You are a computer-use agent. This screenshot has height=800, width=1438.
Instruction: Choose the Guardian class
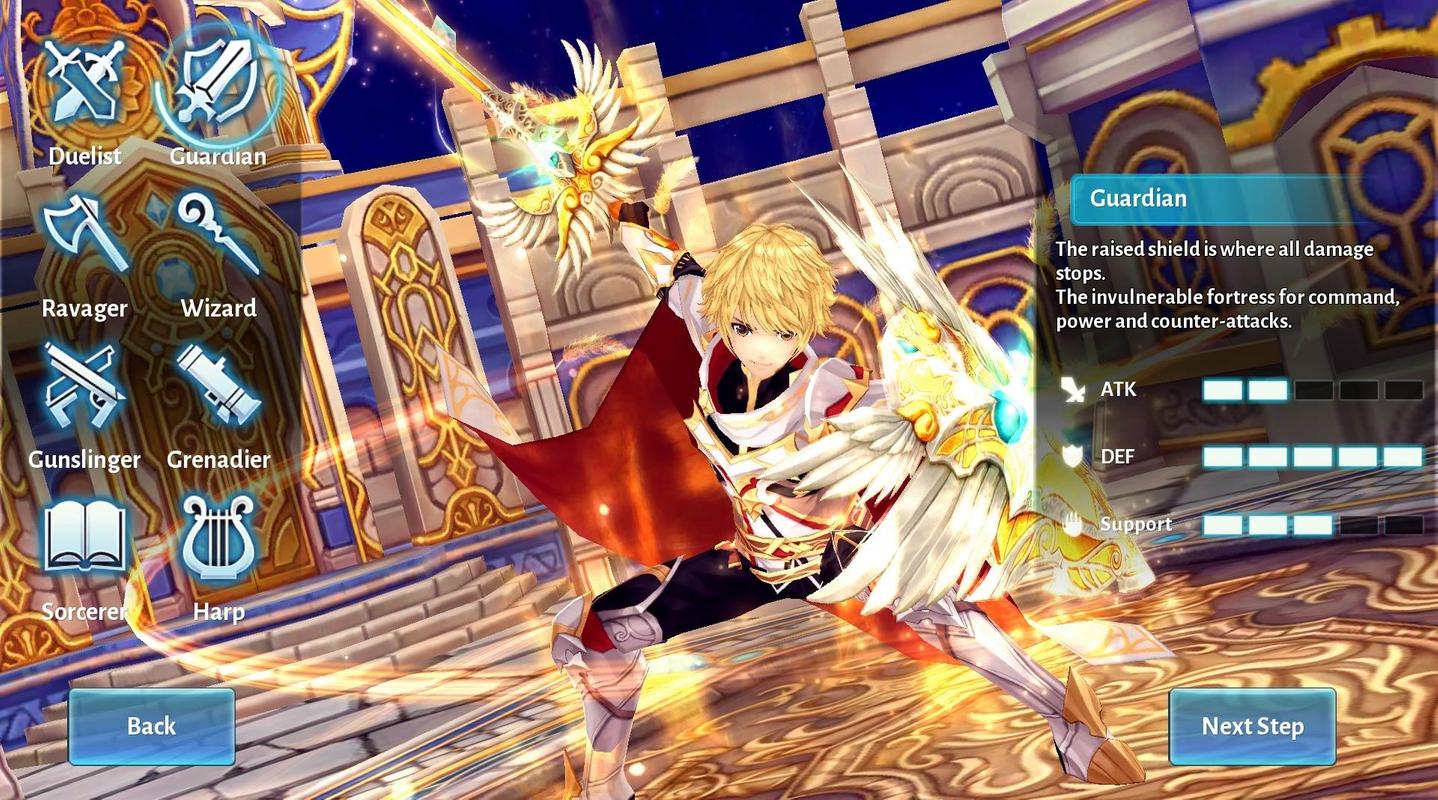click(x=217, y=85)
